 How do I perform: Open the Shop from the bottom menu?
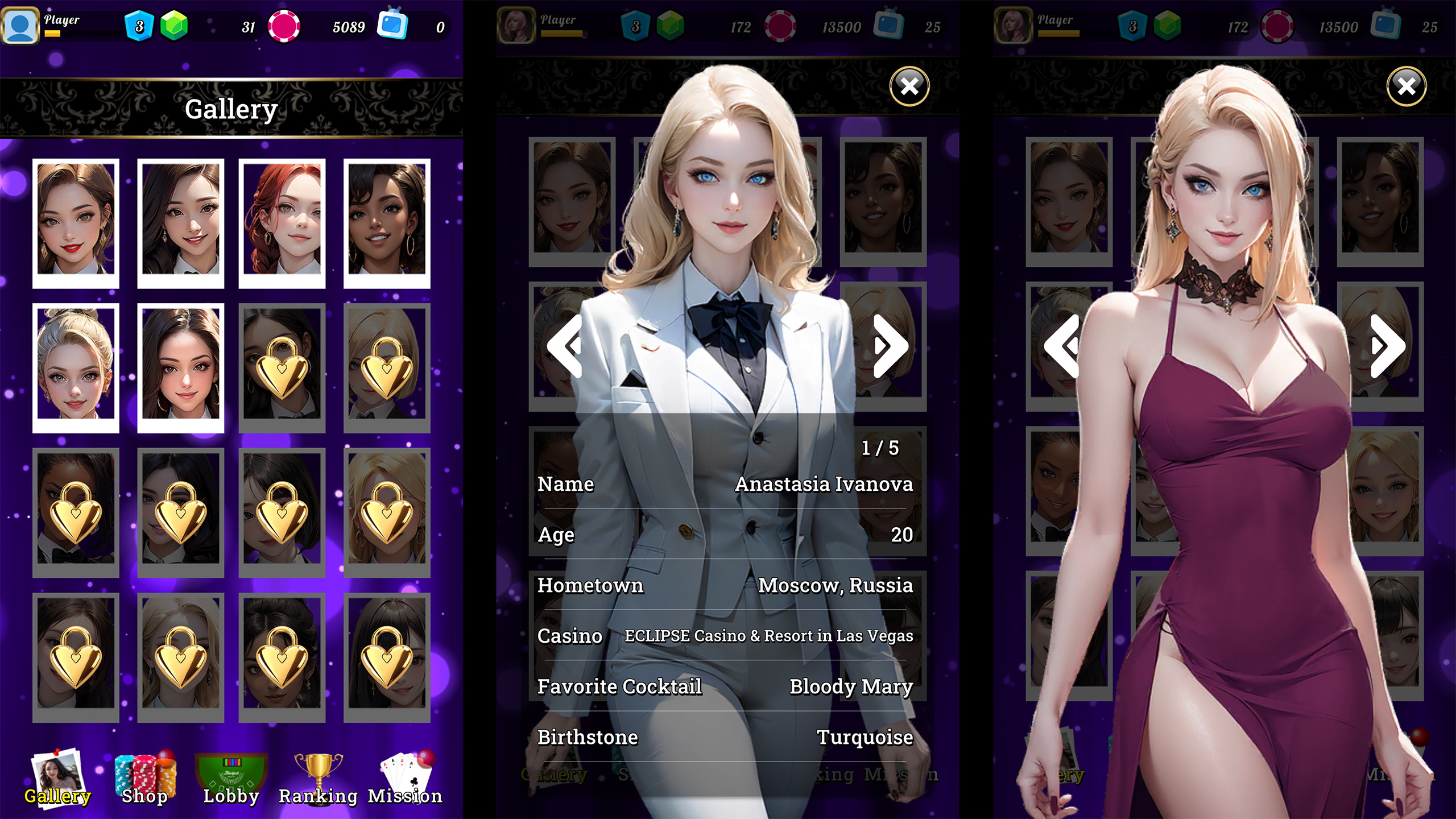pyautogui.click(x=145, y=778)
